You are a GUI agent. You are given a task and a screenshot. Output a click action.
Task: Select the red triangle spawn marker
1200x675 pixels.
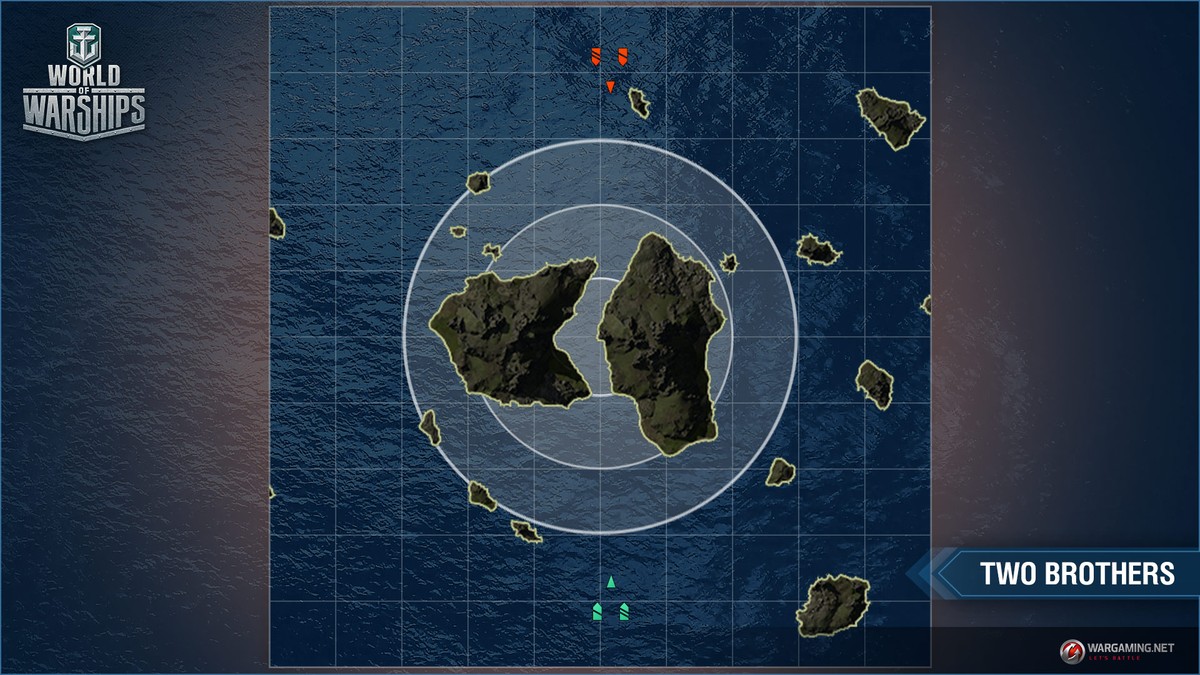[x=610, y=87]
